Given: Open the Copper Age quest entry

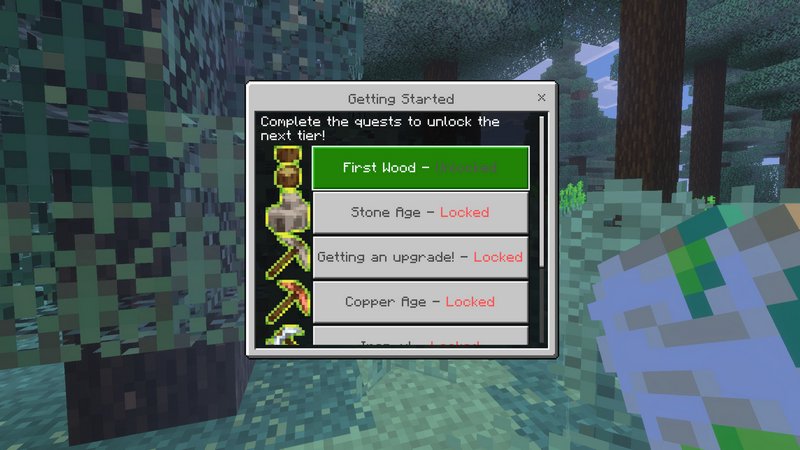Looking at the screenshot, I should pos(420,301).
